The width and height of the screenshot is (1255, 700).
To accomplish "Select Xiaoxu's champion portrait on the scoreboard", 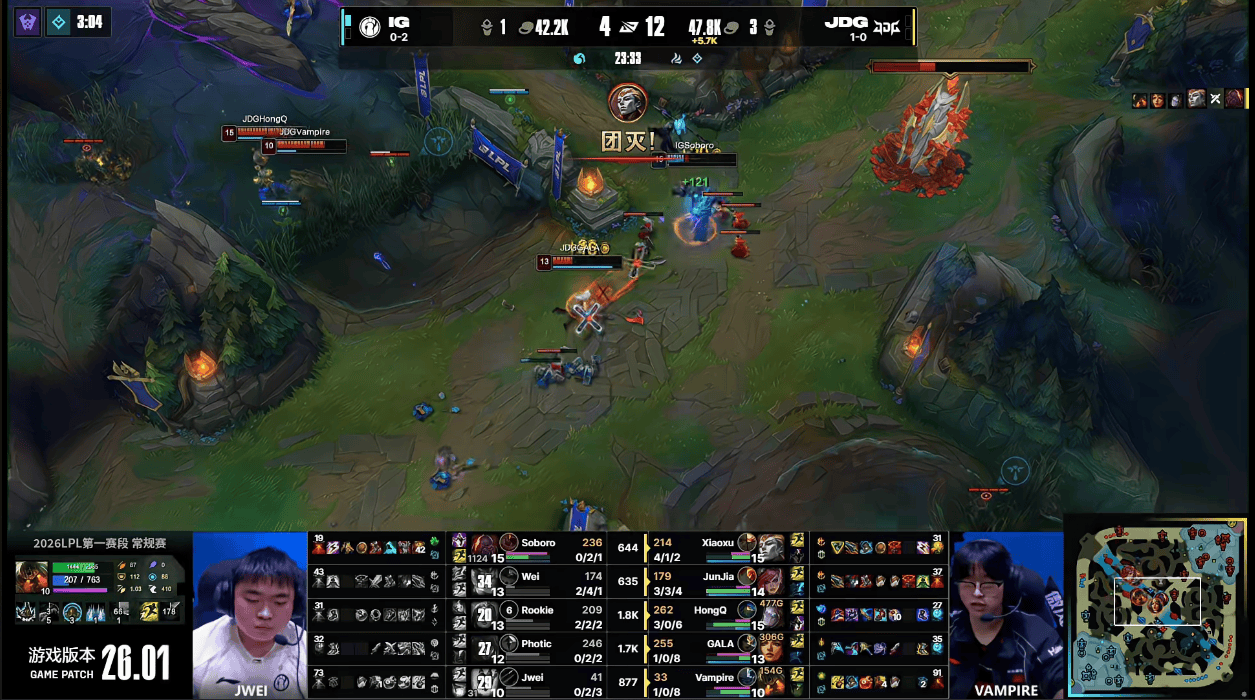I will pos(772,546).
